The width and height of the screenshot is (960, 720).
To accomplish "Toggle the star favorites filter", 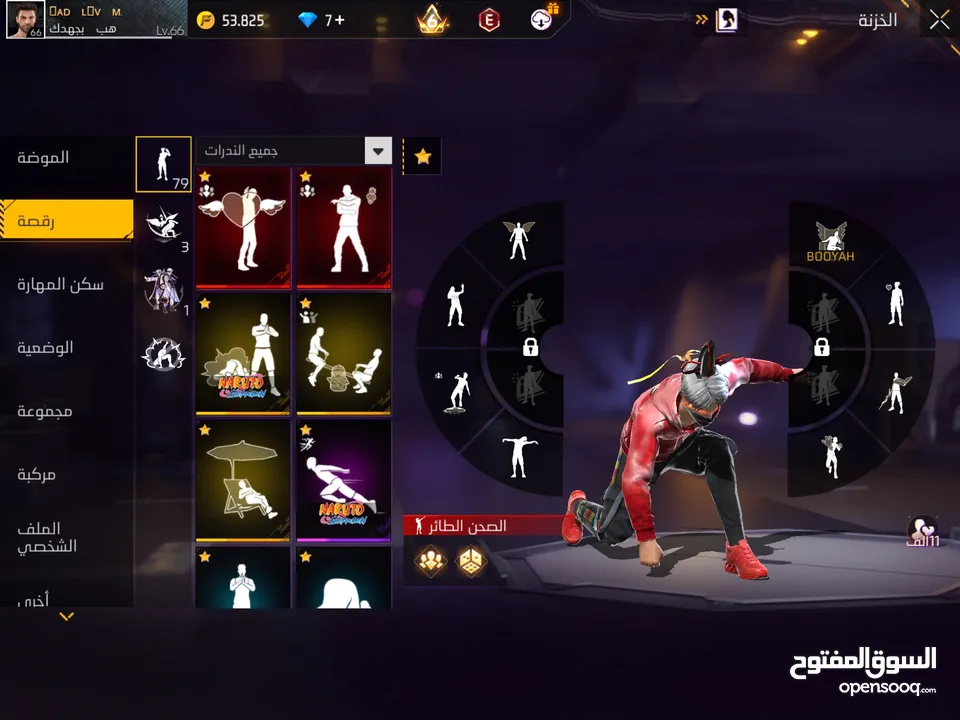I will click(x=423, y=156).
